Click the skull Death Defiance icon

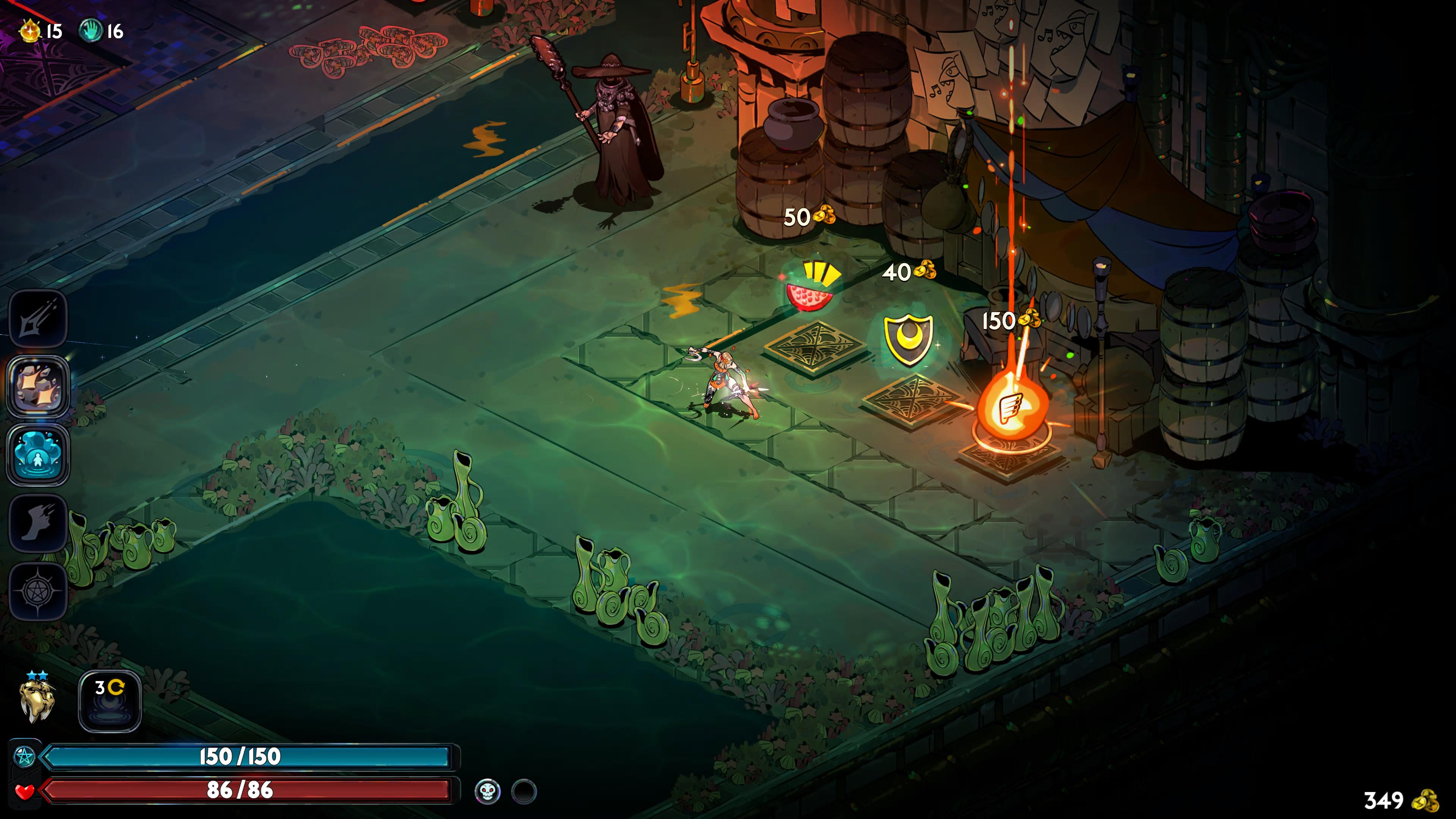487,791
